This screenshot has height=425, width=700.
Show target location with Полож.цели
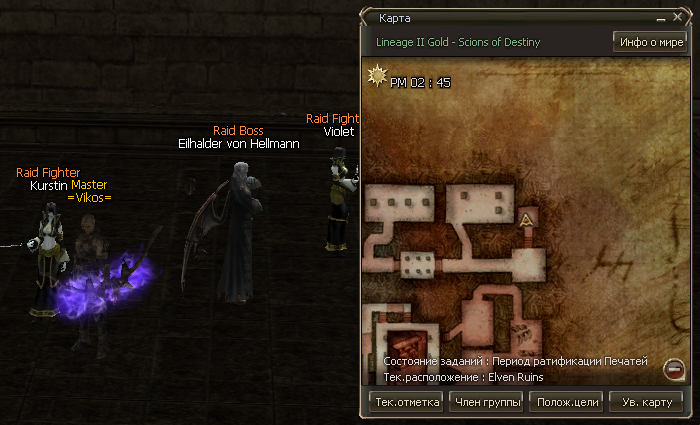567,402
